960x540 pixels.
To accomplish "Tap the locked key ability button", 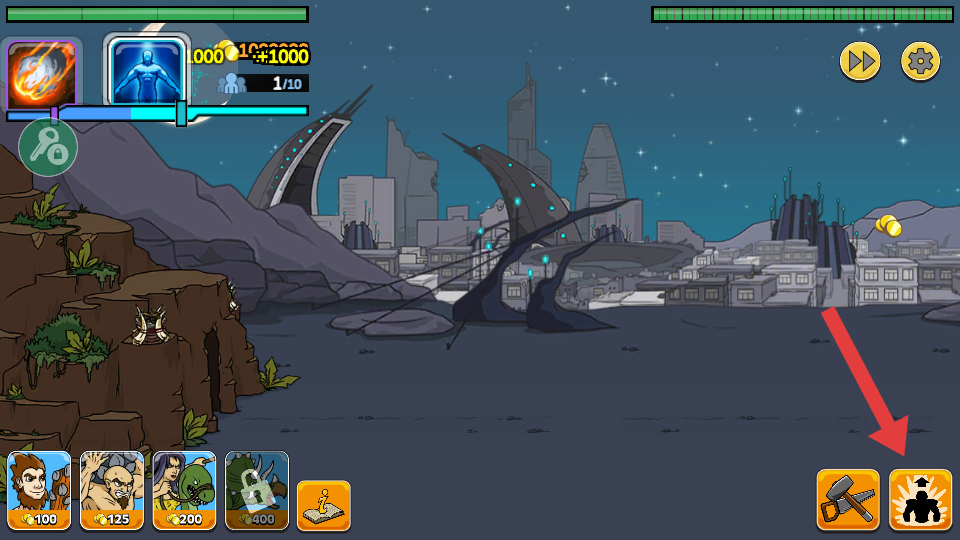I will tap(48, 147).
